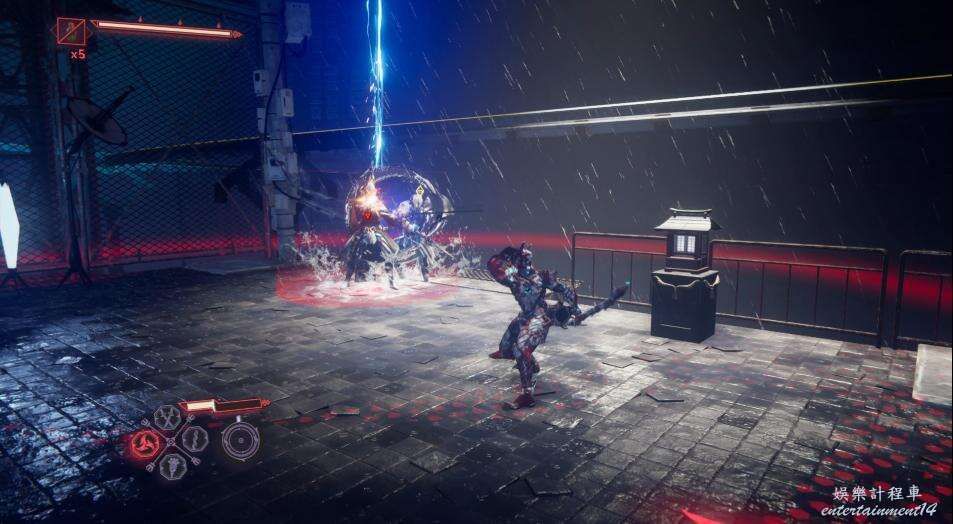Activate the glowing red tomoe skill
The height and width of the screenshot is (524, 953).
coord(143,442)
